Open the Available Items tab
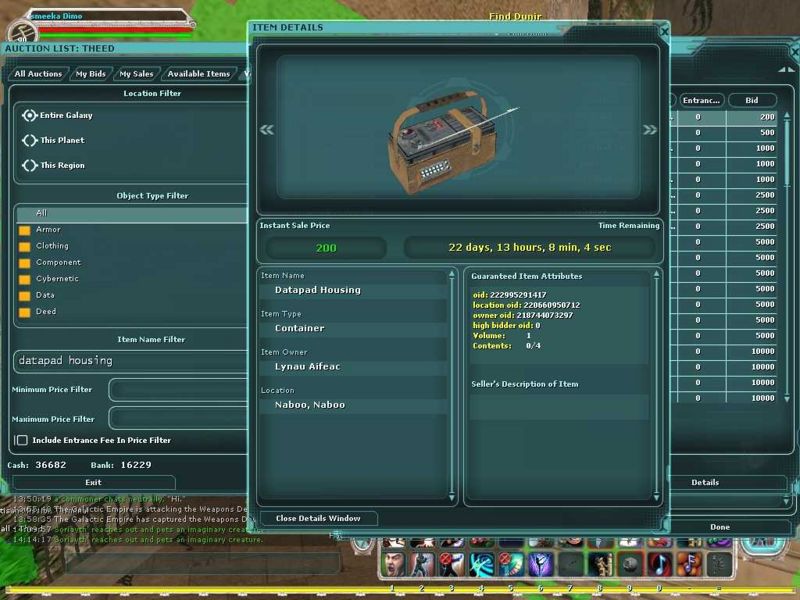Viewport: 800px width, 600px height. (199, 74)
